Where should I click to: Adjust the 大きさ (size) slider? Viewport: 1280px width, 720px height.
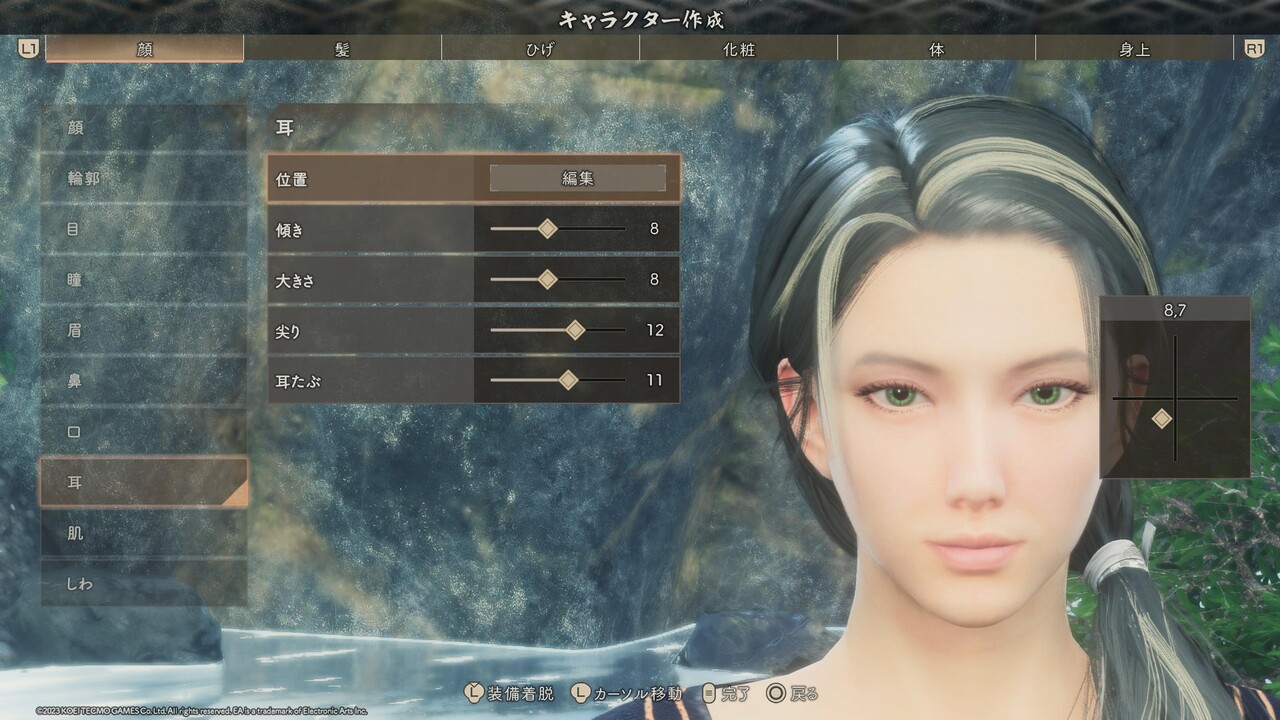coord(547,280)
